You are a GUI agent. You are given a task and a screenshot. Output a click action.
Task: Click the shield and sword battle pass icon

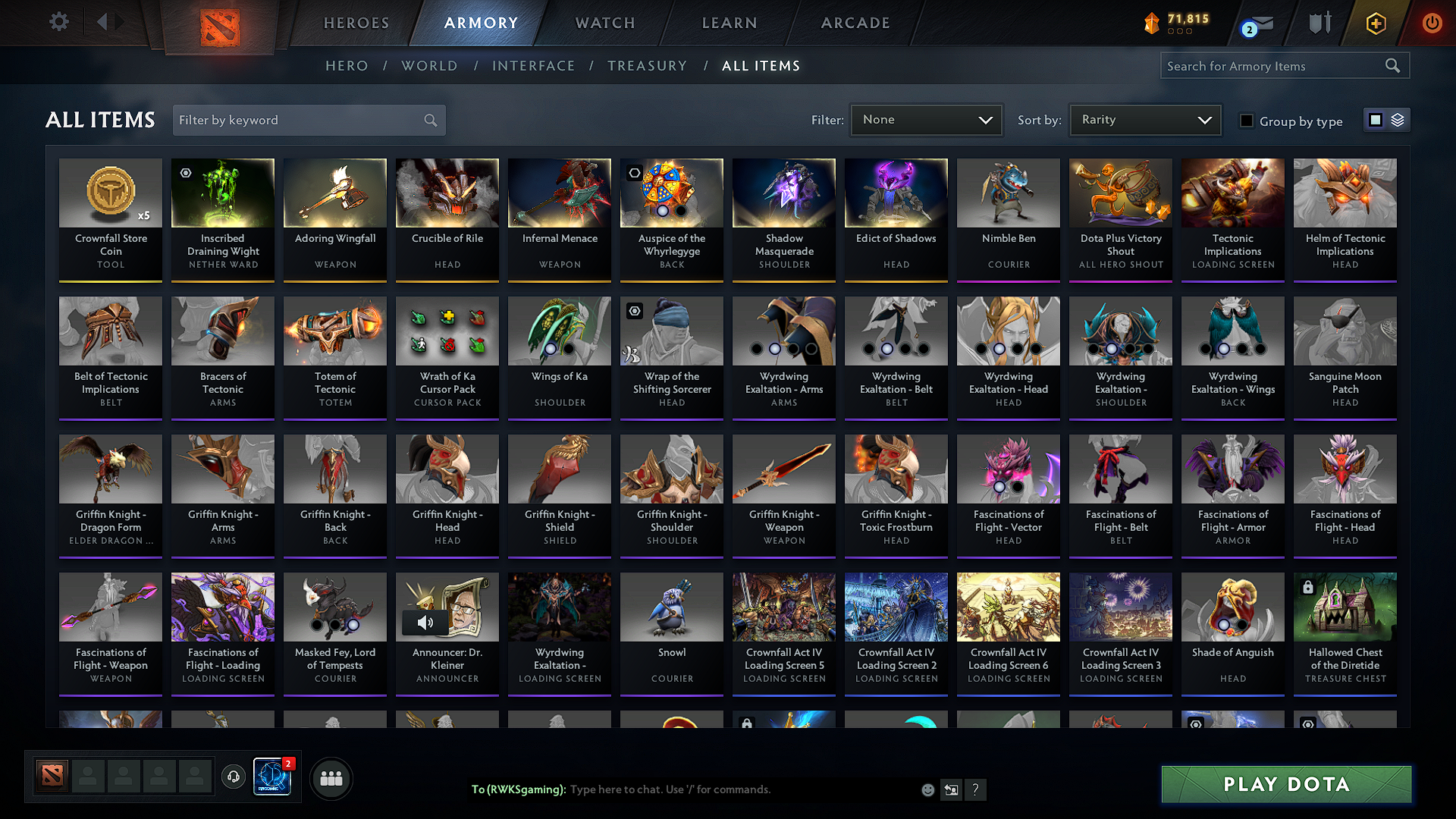(1318, 23)
